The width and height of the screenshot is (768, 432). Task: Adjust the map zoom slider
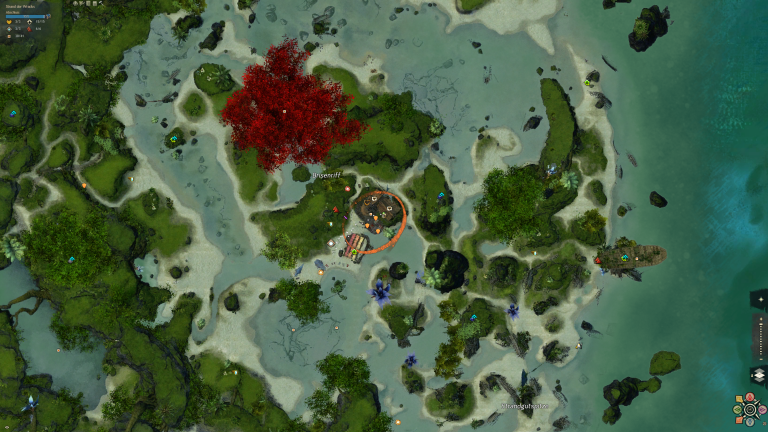click(x=758, y=338)
